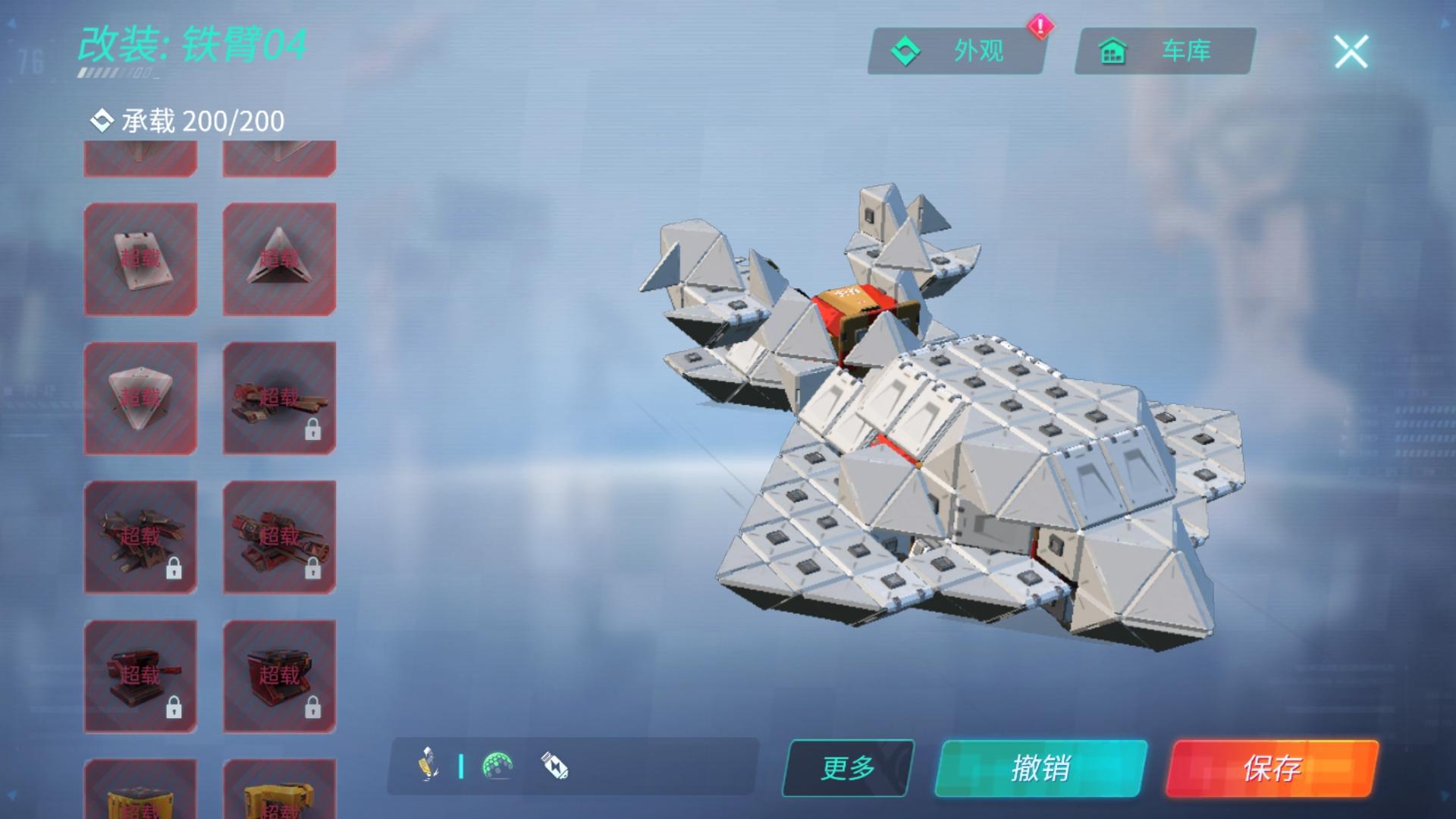
Task: Pick the lightning battery icon
Action: coord(554,765)
